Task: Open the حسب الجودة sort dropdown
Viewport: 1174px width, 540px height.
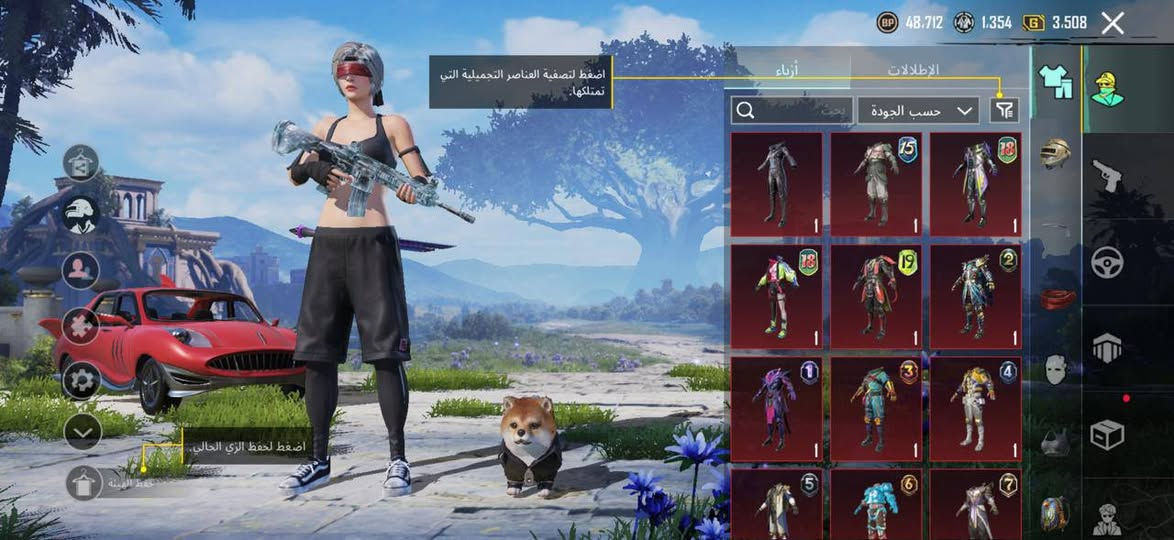Action: click(x=918, y=110)
